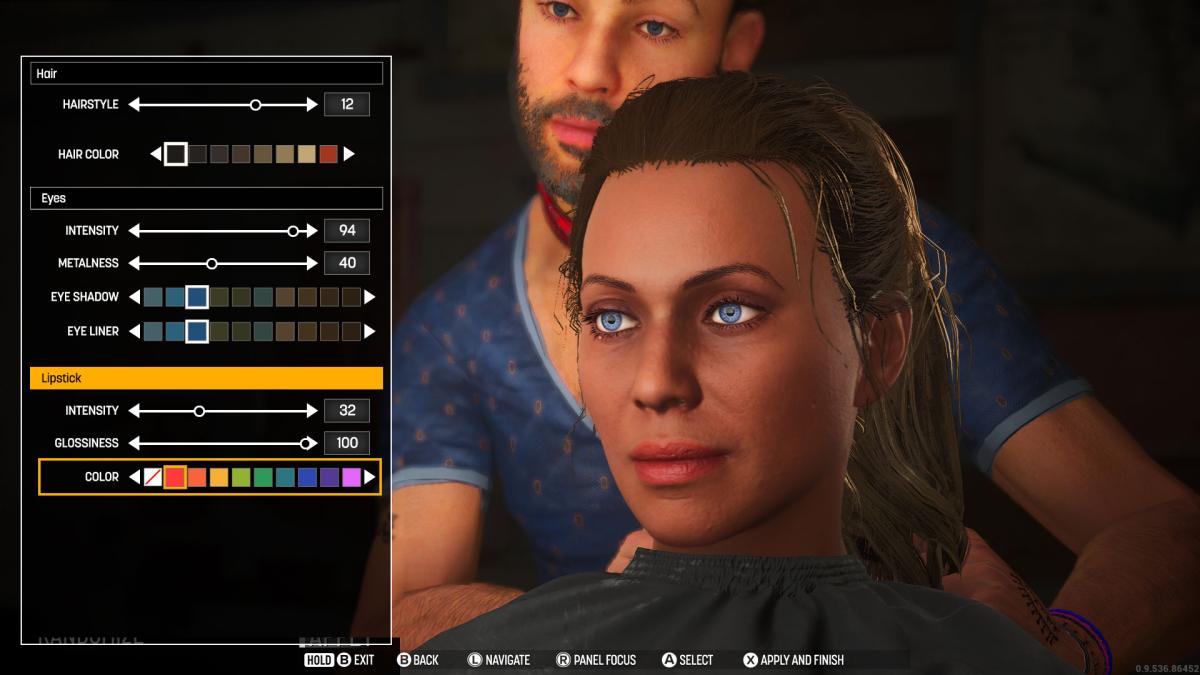1200x675 pixels.
Task: Select the Hair section header
Action: 206,74
